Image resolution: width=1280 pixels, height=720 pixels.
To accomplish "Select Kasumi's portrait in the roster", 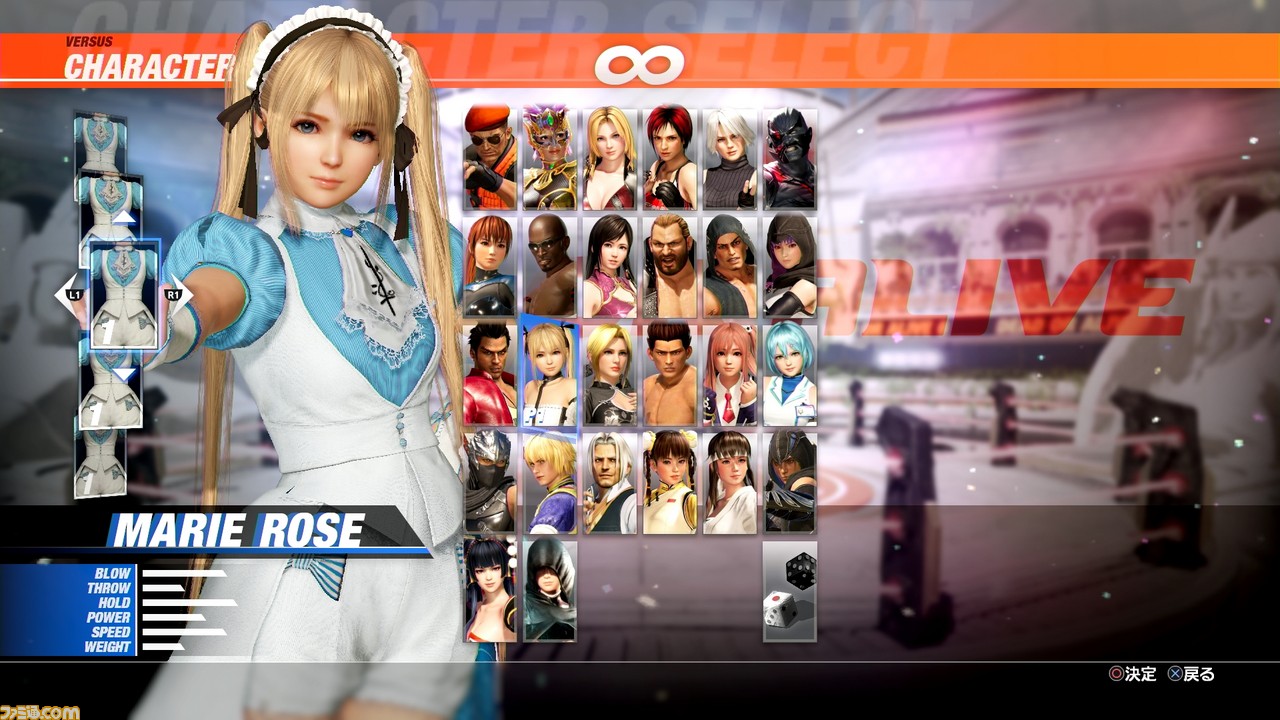I will [487, 265].
